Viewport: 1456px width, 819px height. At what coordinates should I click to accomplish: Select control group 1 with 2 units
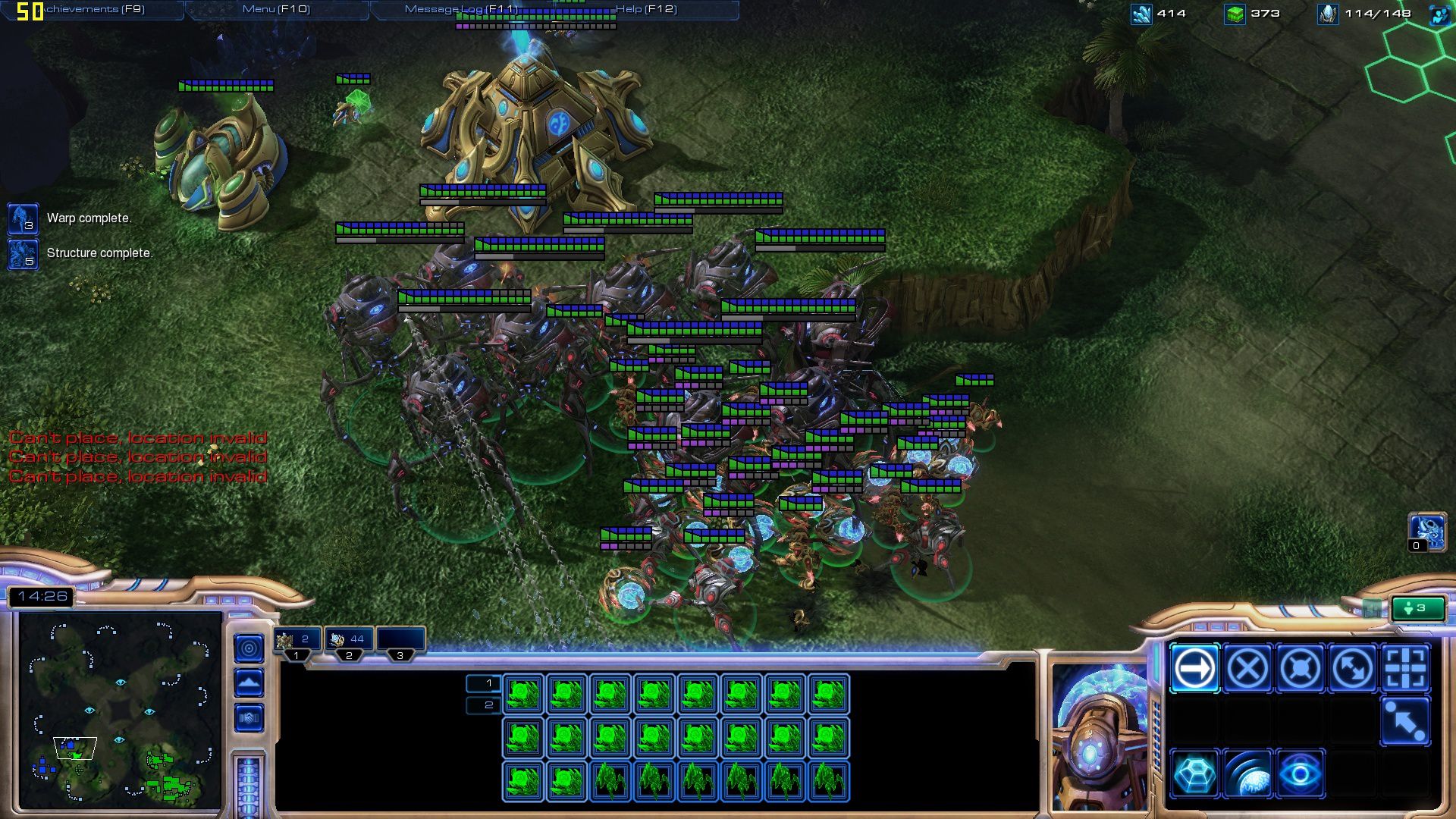click(x=297, y=639)
